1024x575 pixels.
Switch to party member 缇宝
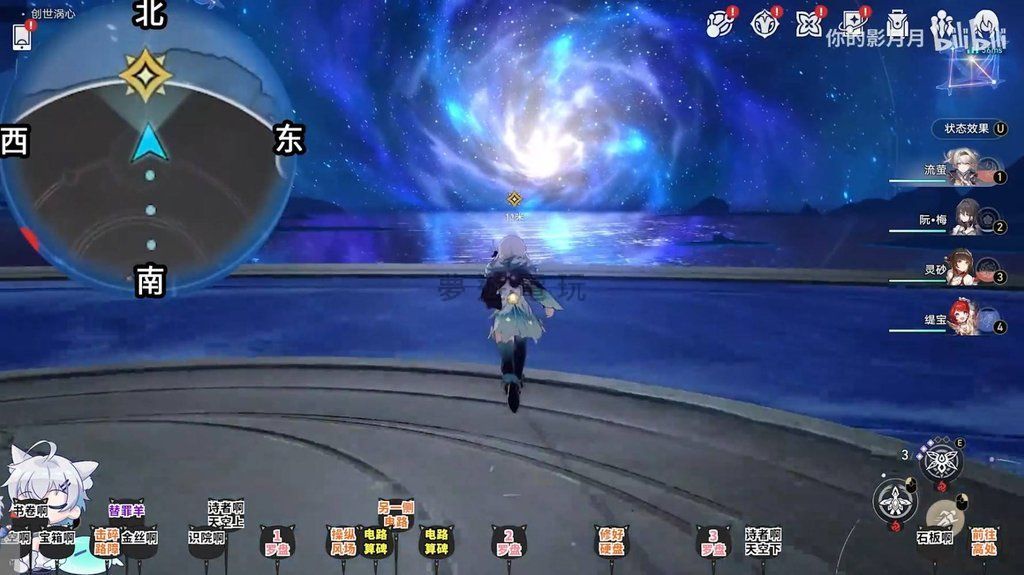pos(962,322)
